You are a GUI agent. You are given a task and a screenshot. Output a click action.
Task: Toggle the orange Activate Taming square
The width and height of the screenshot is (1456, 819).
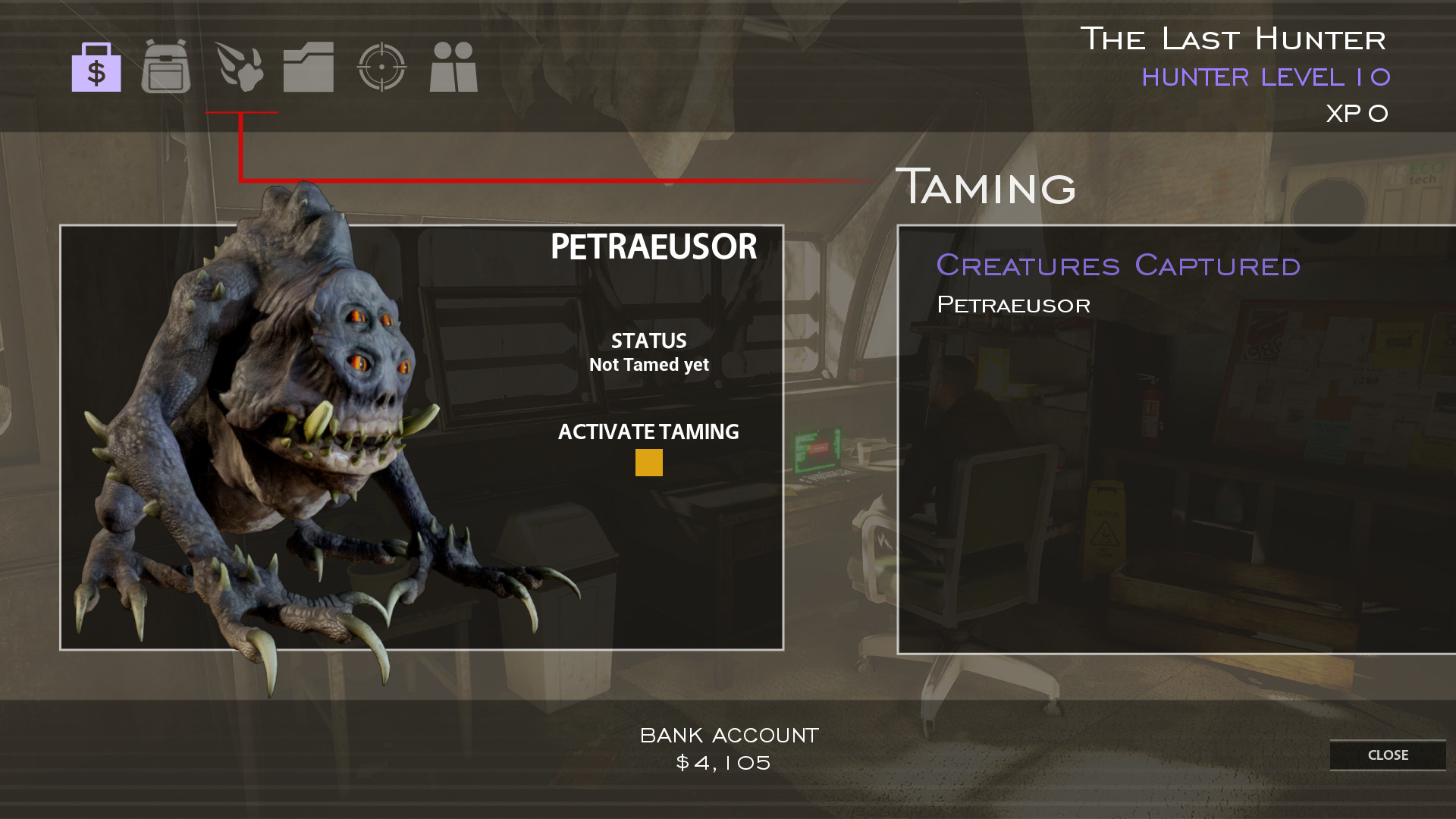[649, 462]
